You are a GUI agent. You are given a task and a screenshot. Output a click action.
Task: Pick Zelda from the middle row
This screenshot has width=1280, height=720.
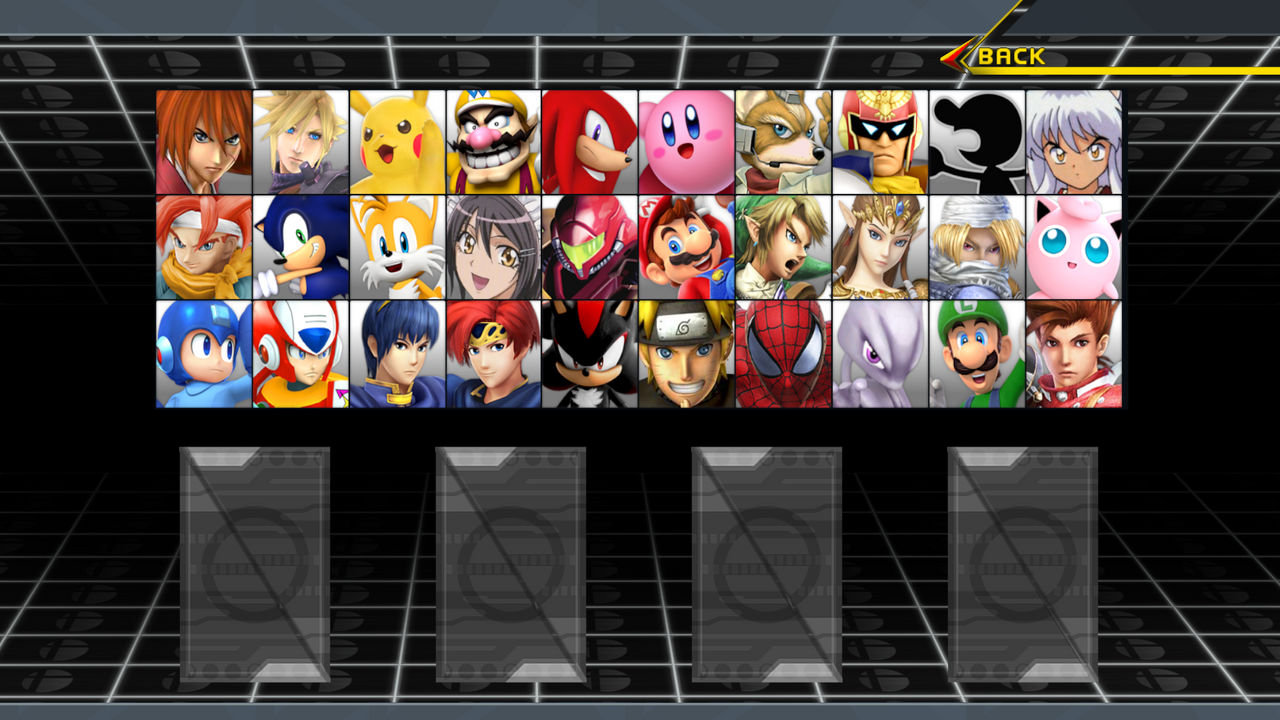(880, 247)
